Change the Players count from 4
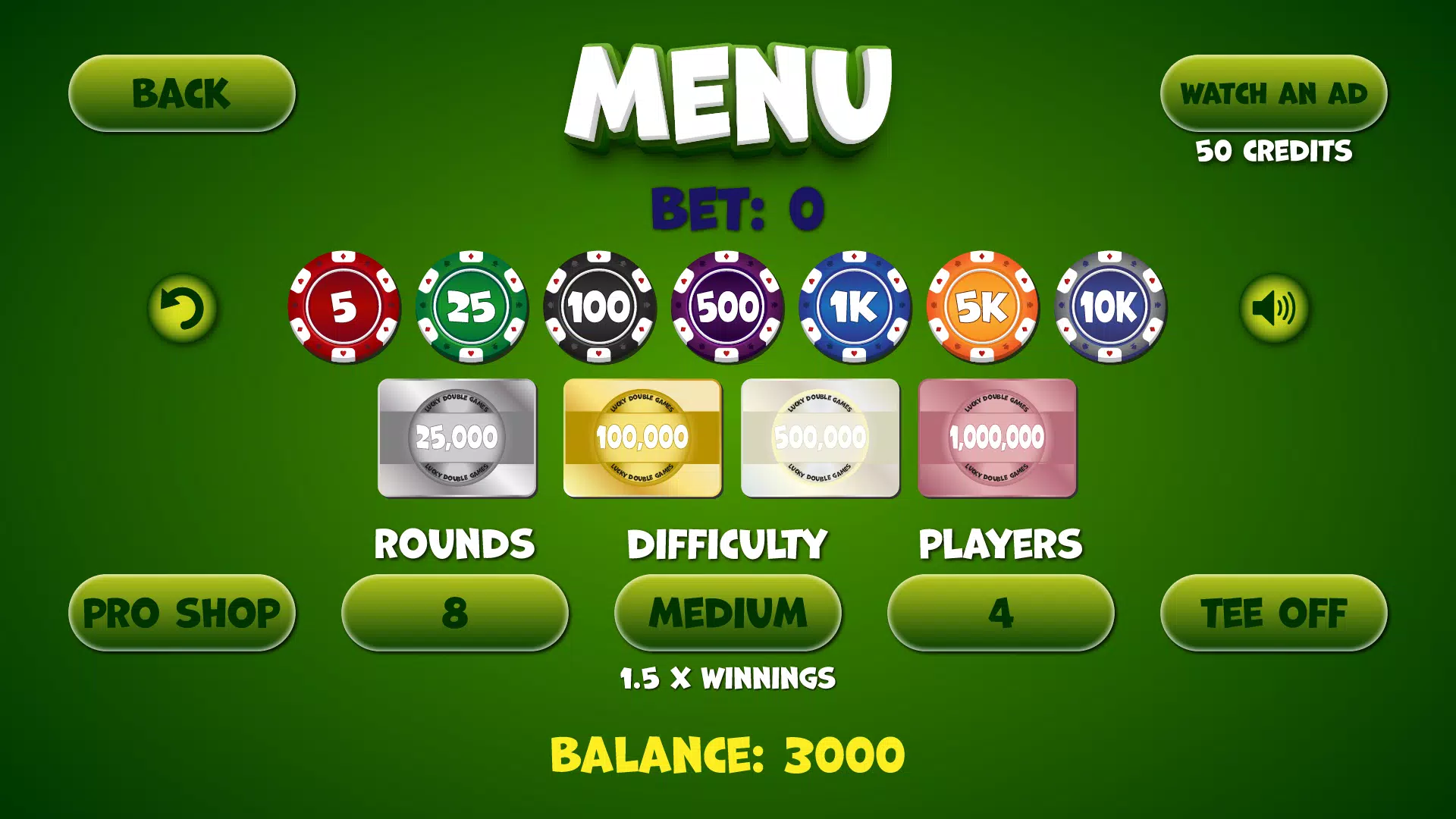Image resolution: width=1456 pixels, height=819 pixels. tap(1001, 611)
